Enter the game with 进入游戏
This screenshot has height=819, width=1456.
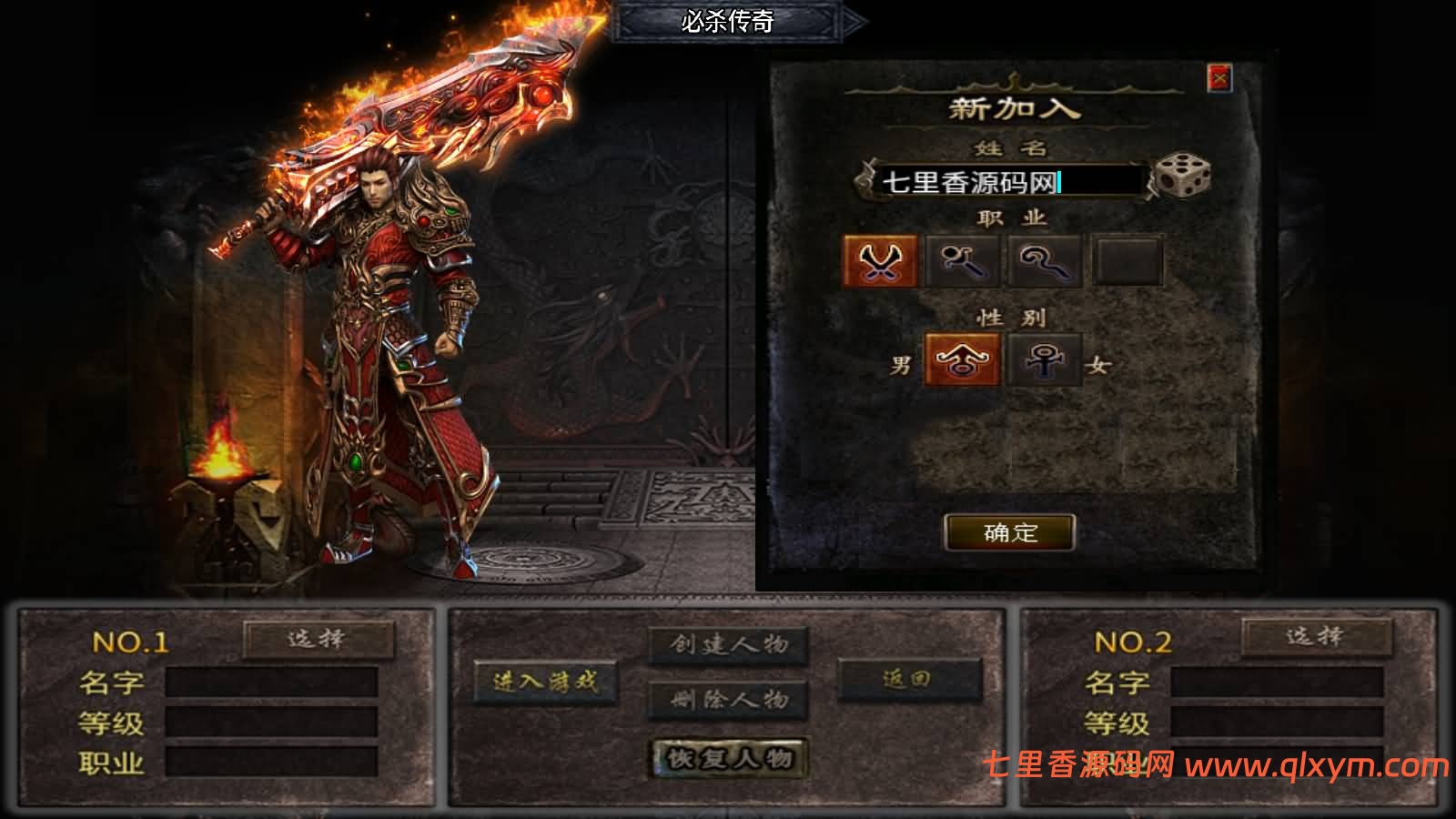[x=545, y=681]
